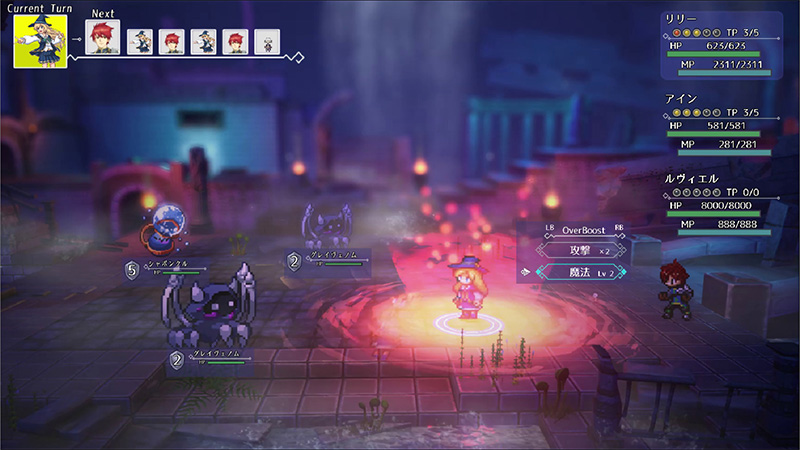The height and width of the screenshot is (450, 800).
Task: Click the Current Turn witch portrait
Action: pos(40,41)
